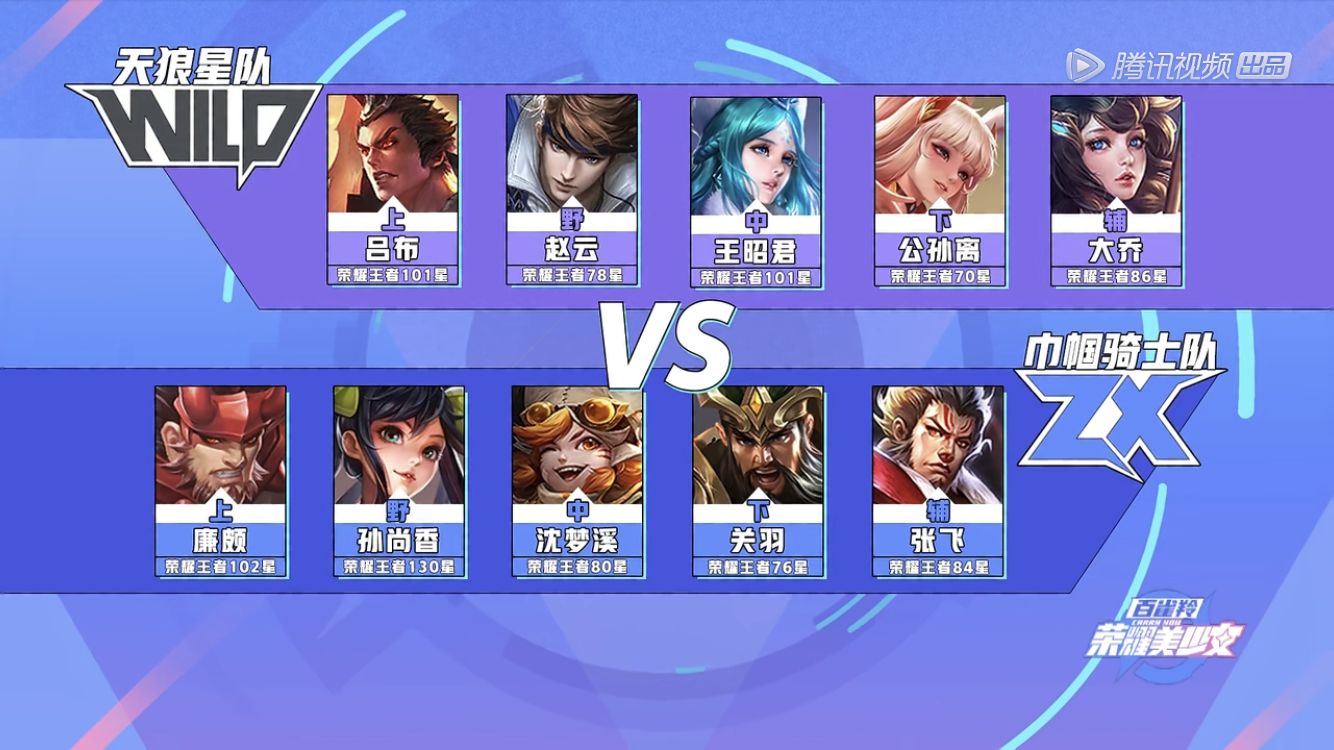
Task: Click the 王昭君 mid lane hero card
Action: 756,192
